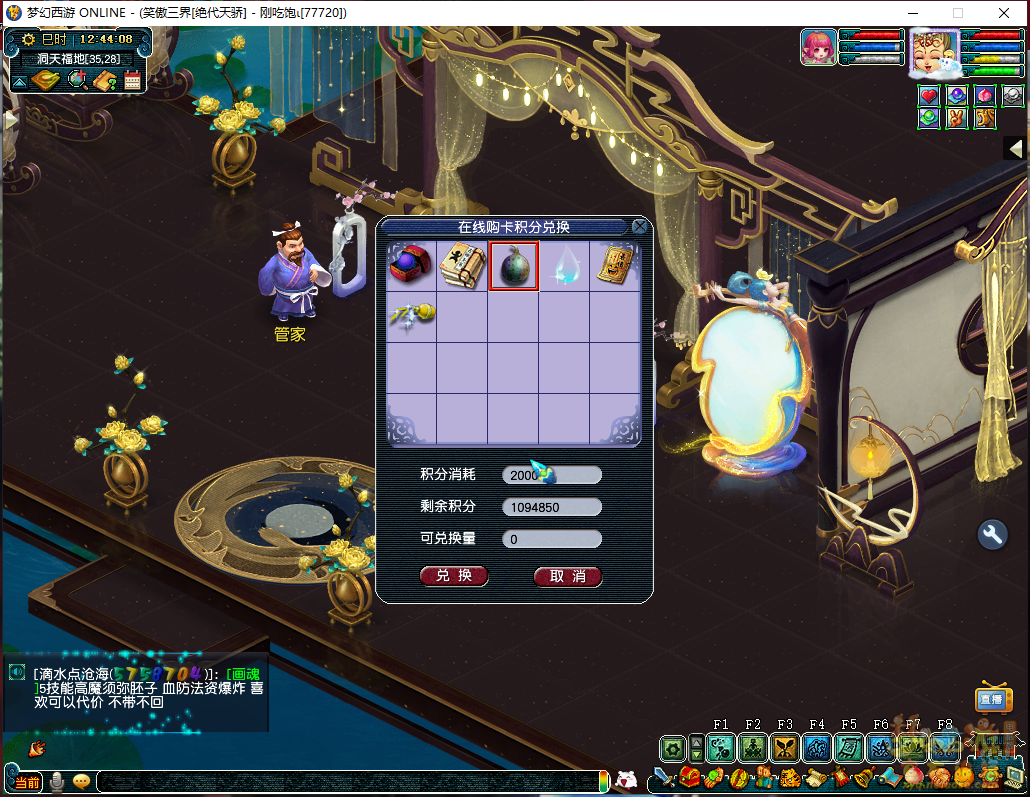Open the magnifier world map icon

point(77,80)
